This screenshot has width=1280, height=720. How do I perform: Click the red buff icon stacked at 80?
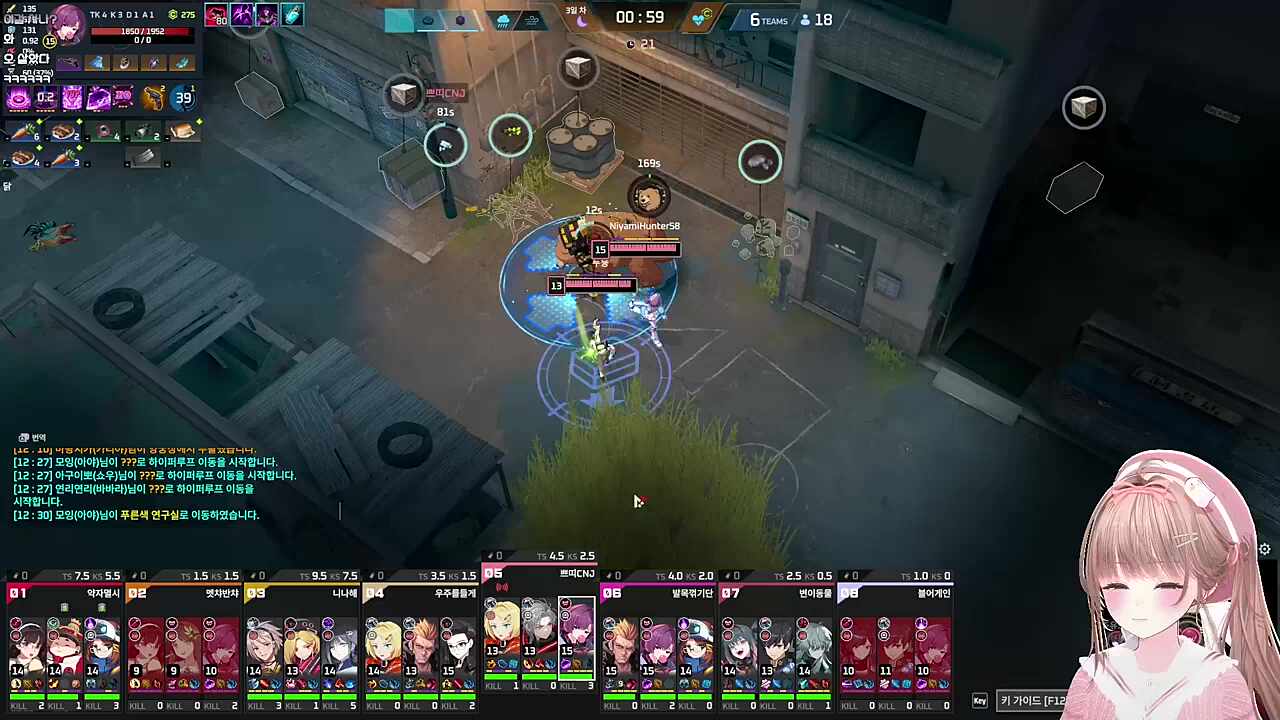216,14
